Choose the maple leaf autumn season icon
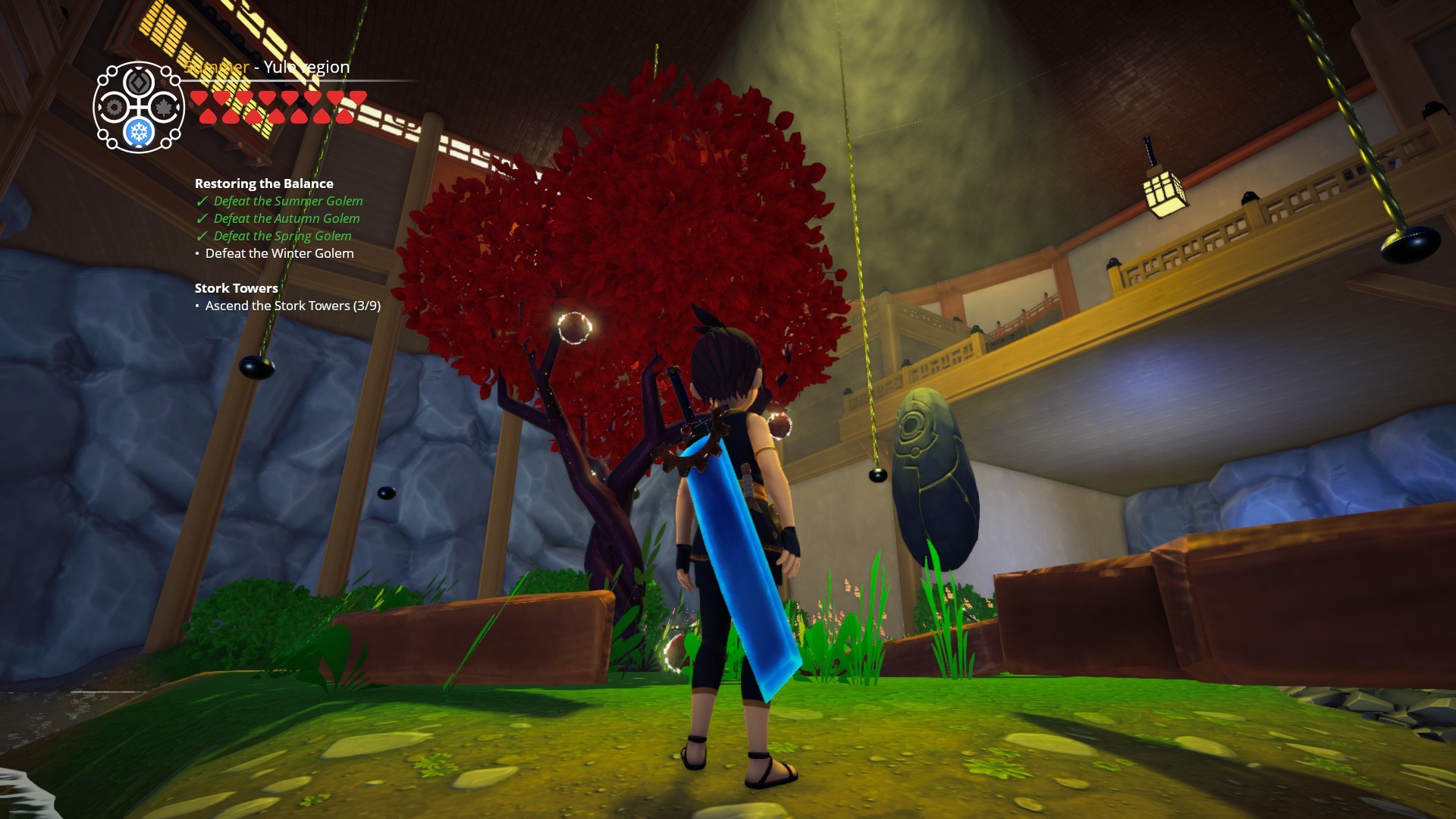1456x819 pixels. coord(164,108)
